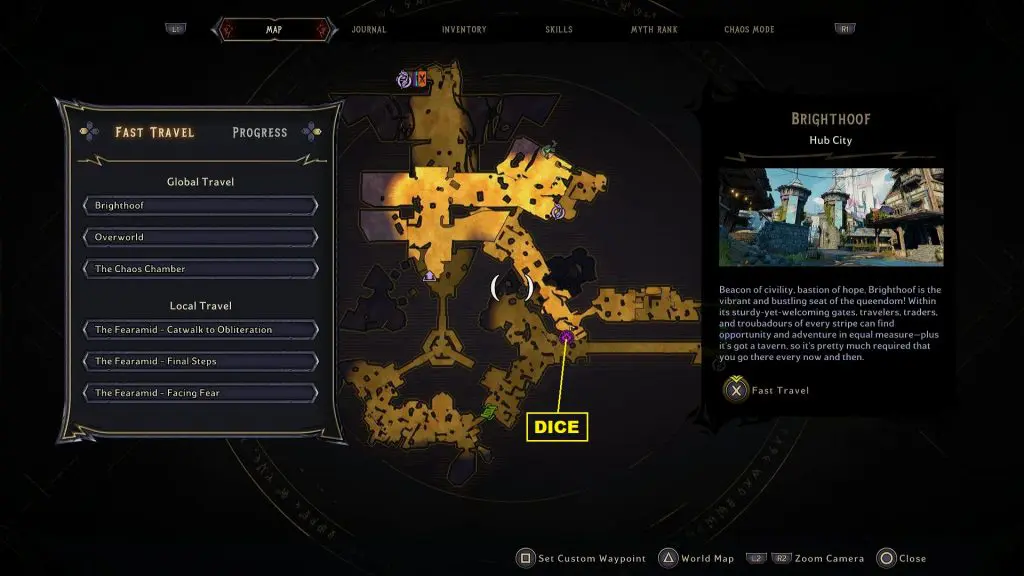
Task: Switch to the Journal tab
Action: point(369,30)
